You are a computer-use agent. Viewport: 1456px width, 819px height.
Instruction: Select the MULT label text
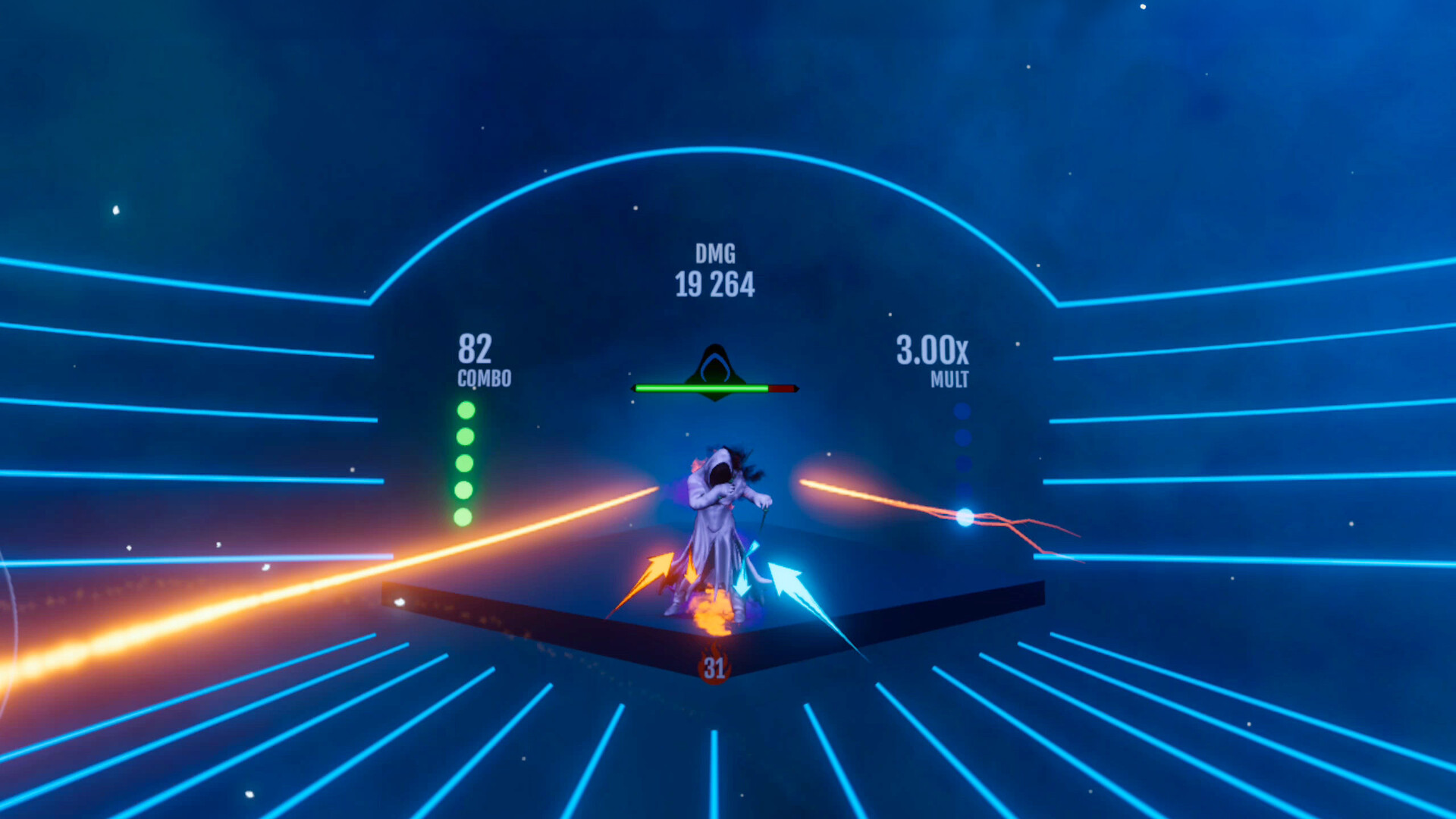949,378
